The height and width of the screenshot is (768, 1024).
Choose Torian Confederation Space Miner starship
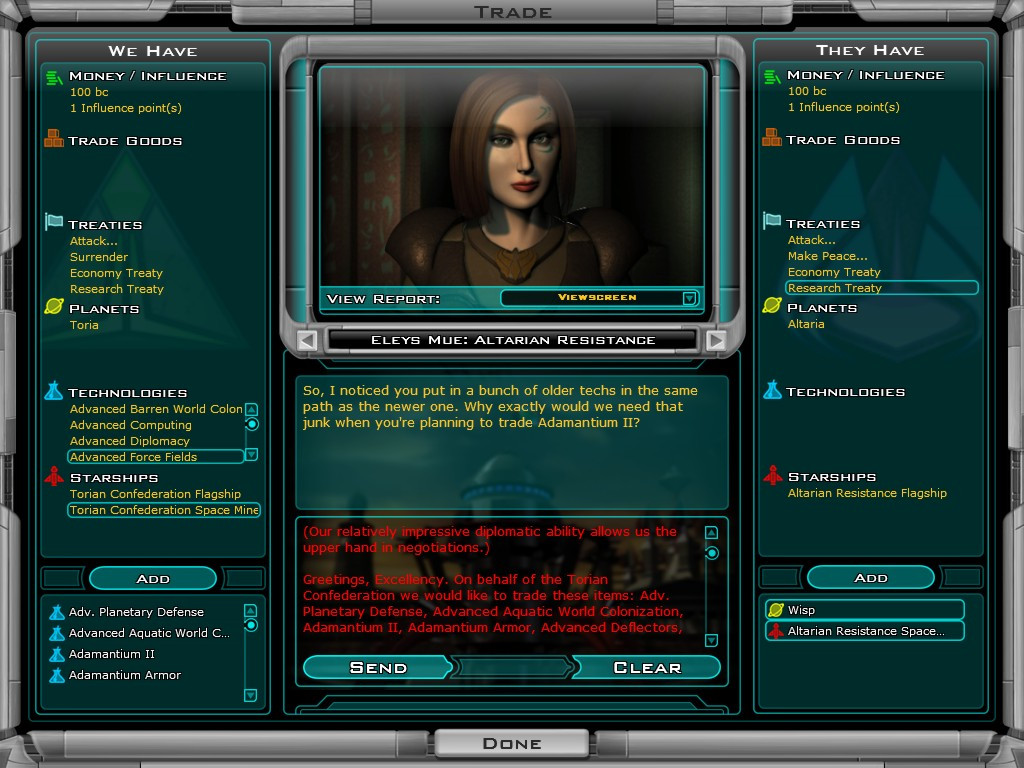tap(164, 510)
